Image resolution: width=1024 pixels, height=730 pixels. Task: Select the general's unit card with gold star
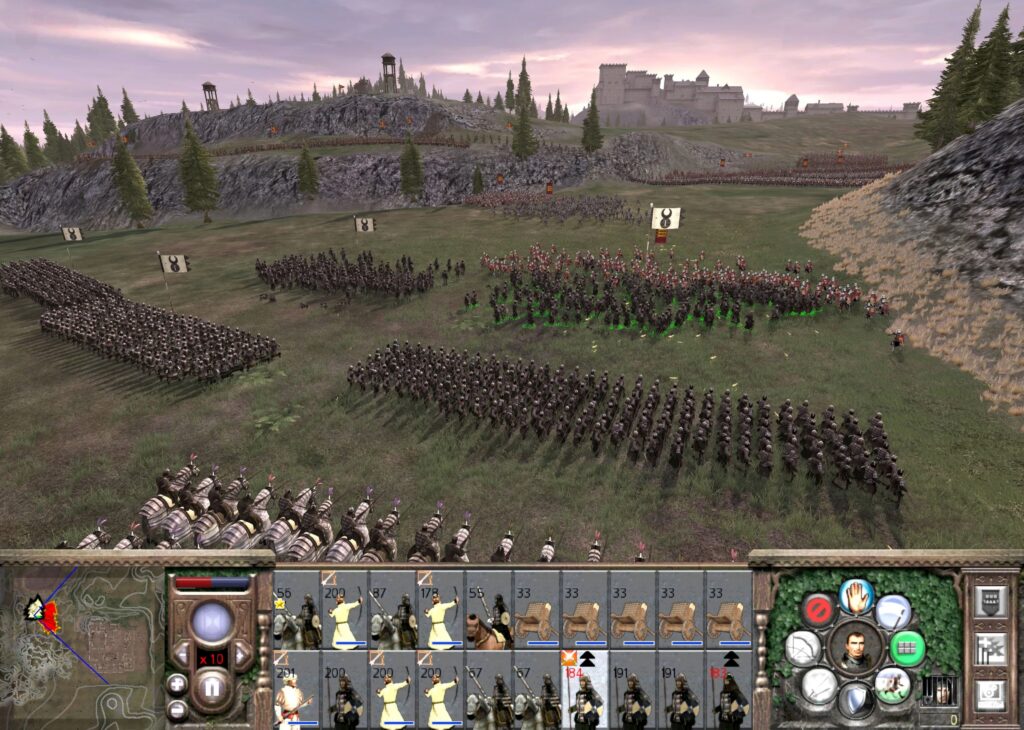[x=296, y=609]
